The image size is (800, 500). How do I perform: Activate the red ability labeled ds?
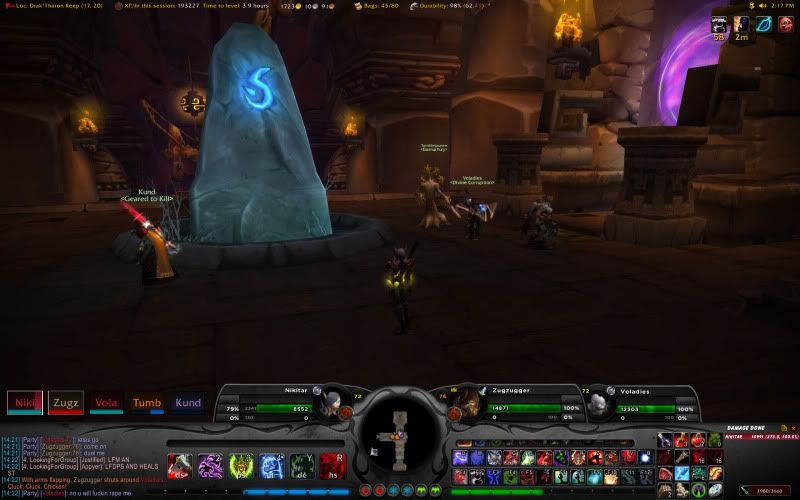click(180, 466)
